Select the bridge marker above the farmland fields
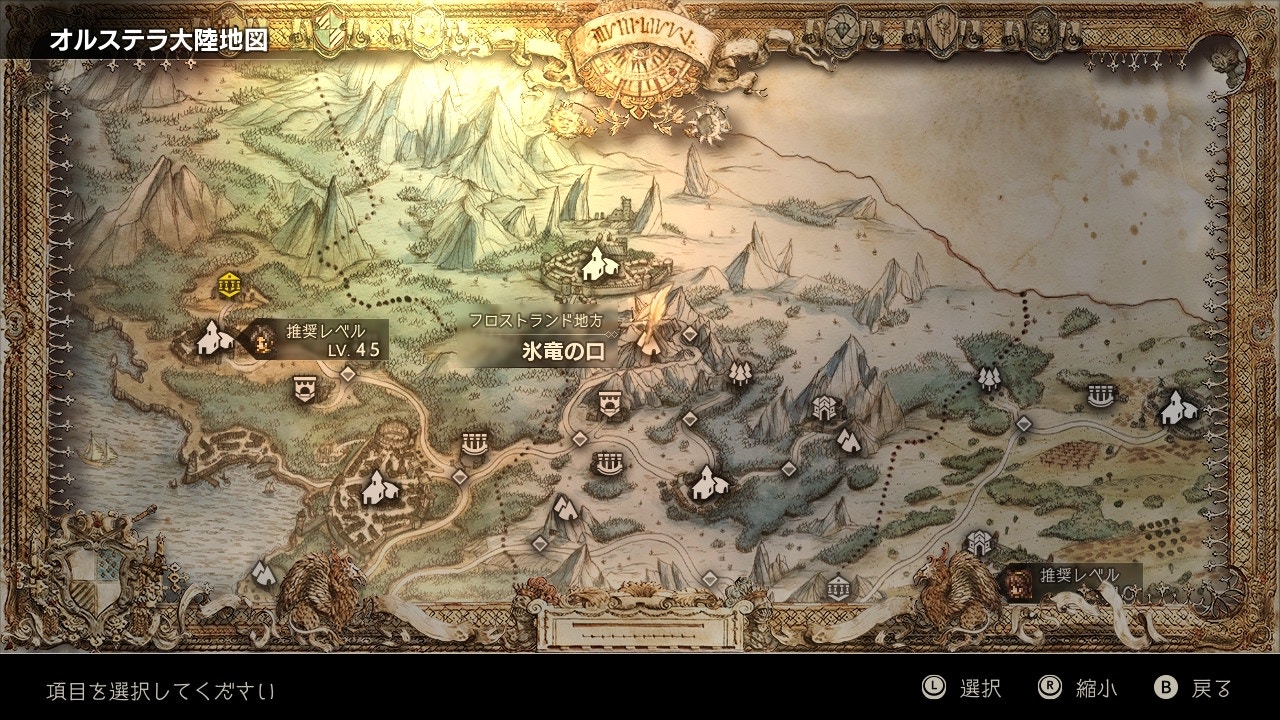This screenshot has height=720, width=1280. tap(1100, 396)
